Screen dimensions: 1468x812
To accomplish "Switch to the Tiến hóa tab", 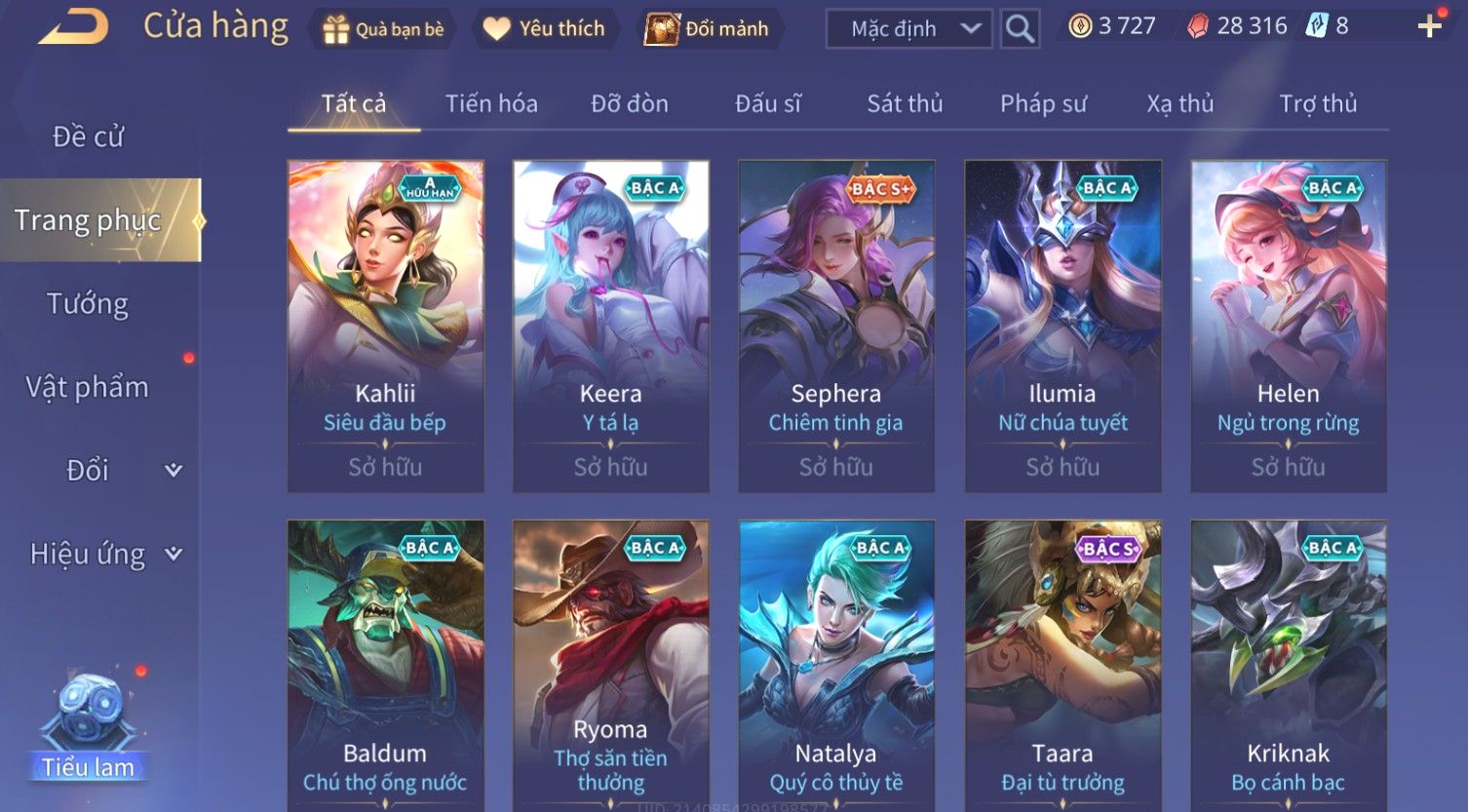I will click(x=491, y=103).
